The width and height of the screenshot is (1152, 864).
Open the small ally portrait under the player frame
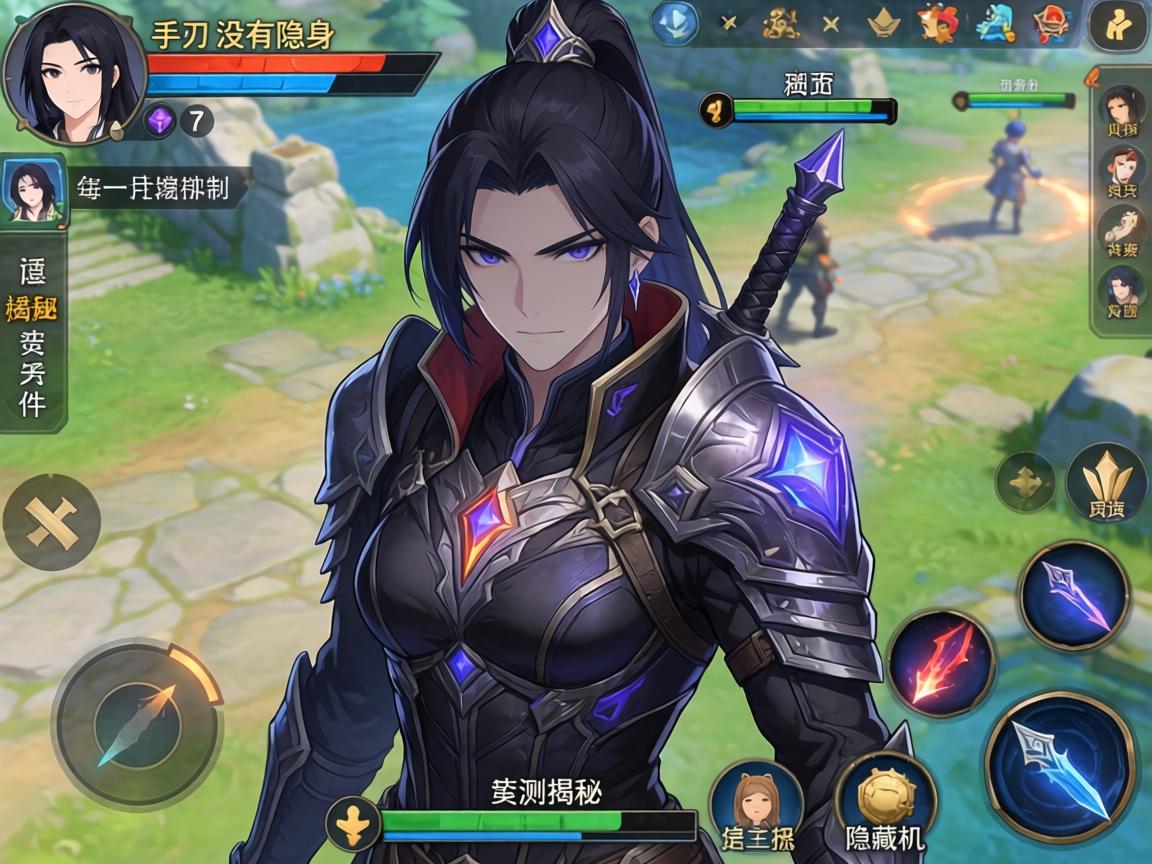point(33,189)
